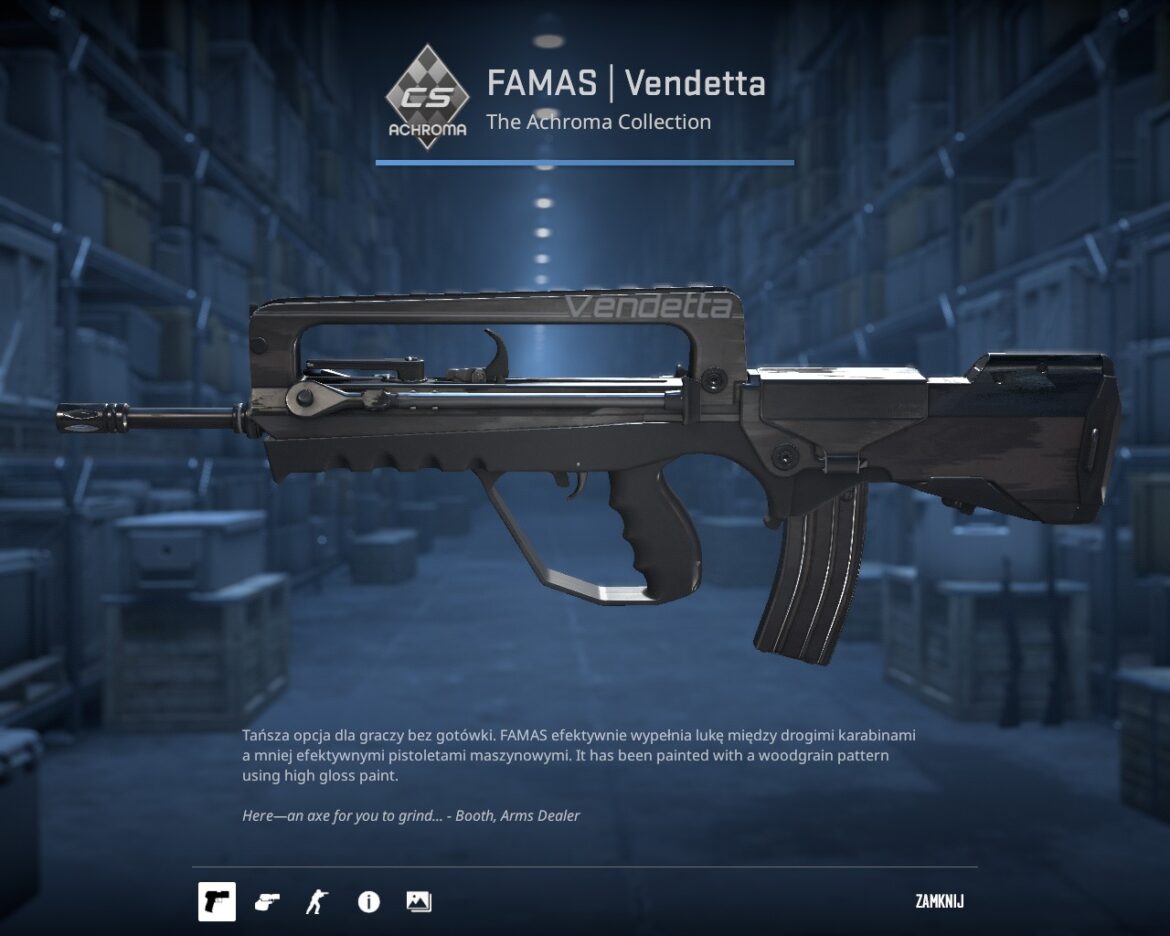The height and width of the screenshot is (936, 1170).
Task: Select the pistol weapon inspect view icon
Action: tap(217, 902)
